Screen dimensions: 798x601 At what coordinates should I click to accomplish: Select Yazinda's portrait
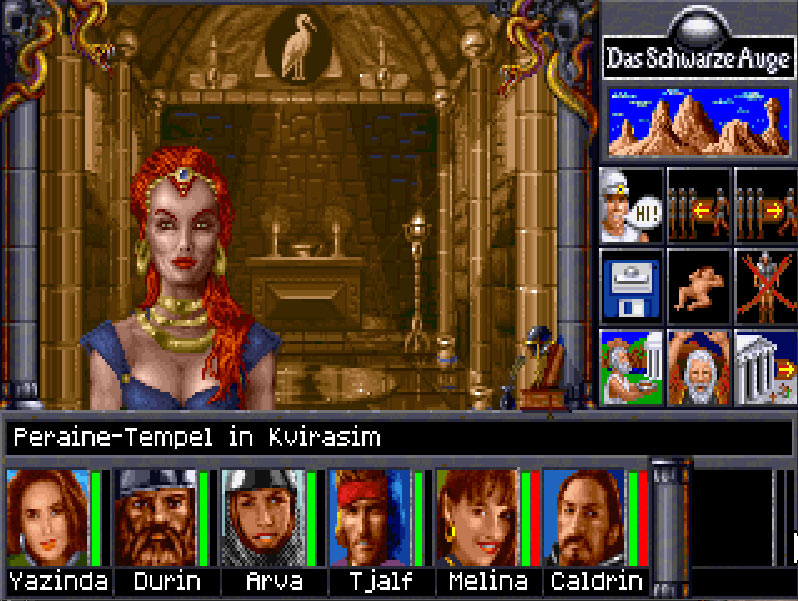(x=47, y=518)
